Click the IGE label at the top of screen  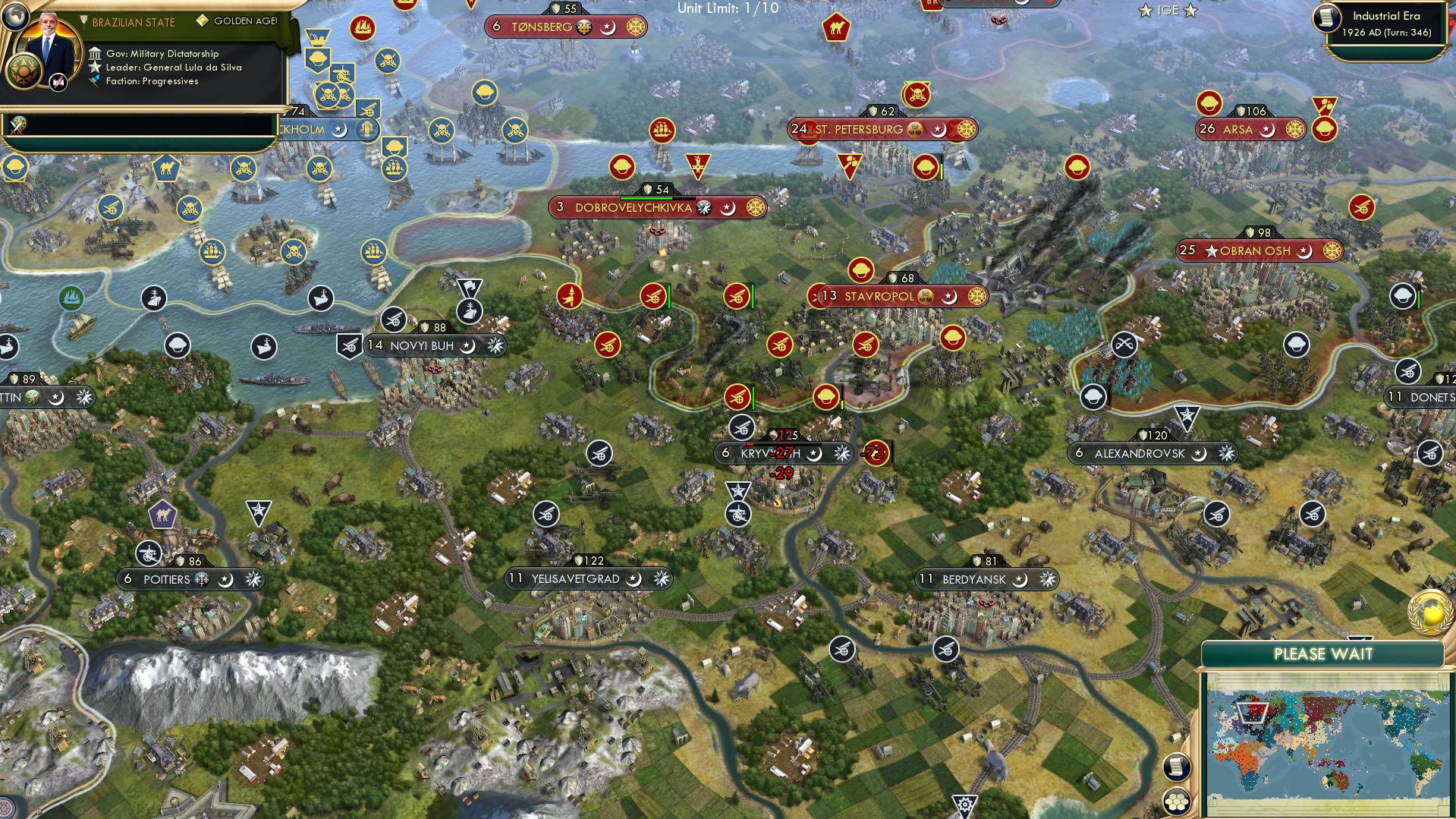point(1168,10)
